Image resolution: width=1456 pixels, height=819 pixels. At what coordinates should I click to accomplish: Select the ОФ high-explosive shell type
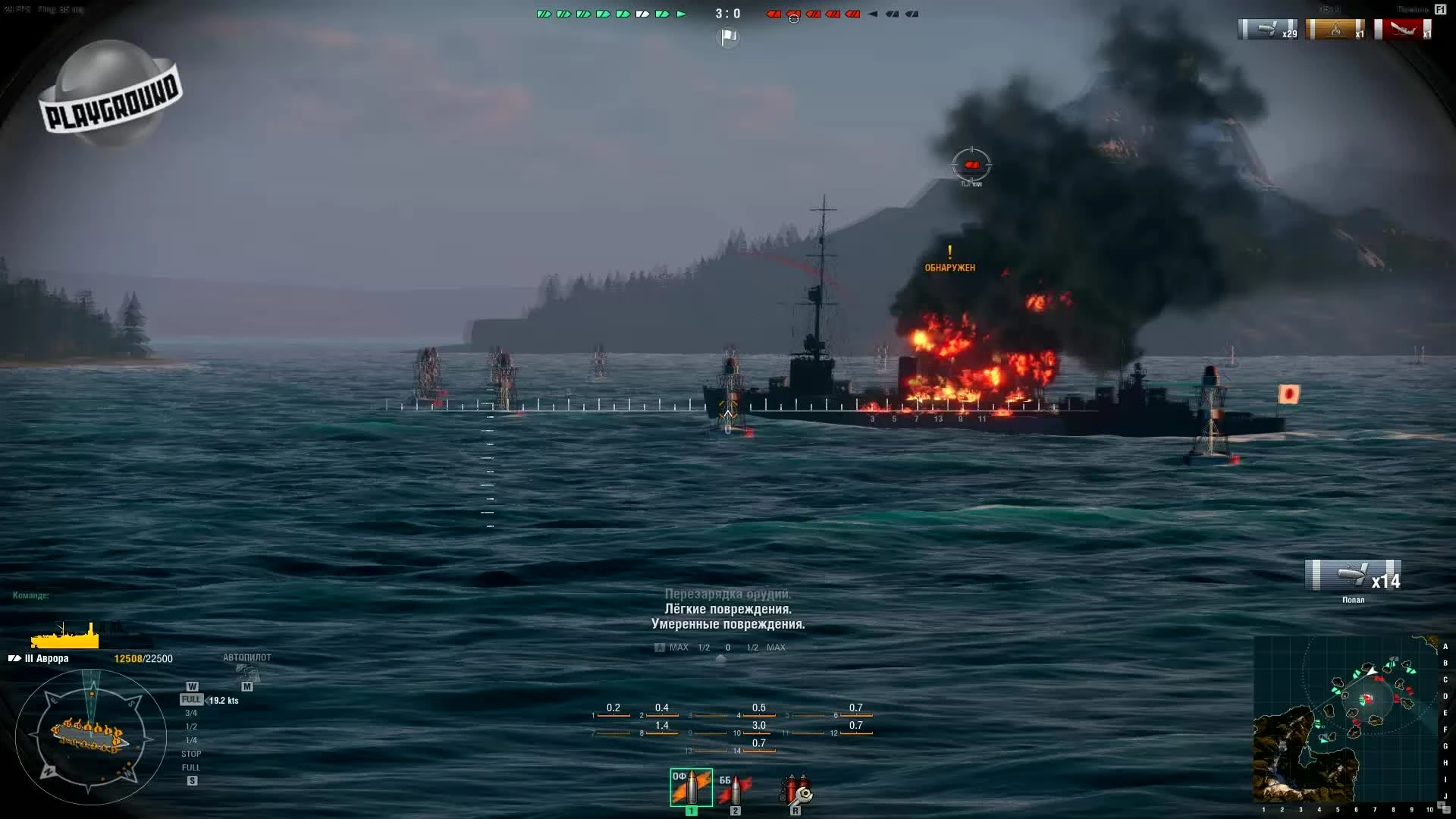[691, 786]
